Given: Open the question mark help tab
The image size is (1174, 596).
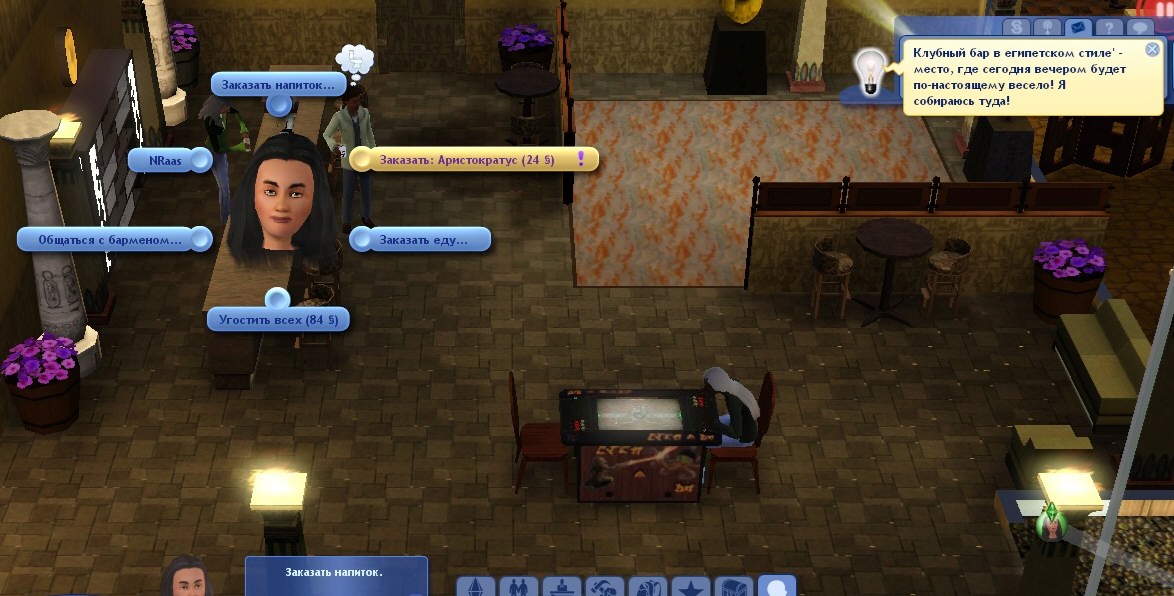Looking at the screenshot, I should click(x=1107, y=28).
